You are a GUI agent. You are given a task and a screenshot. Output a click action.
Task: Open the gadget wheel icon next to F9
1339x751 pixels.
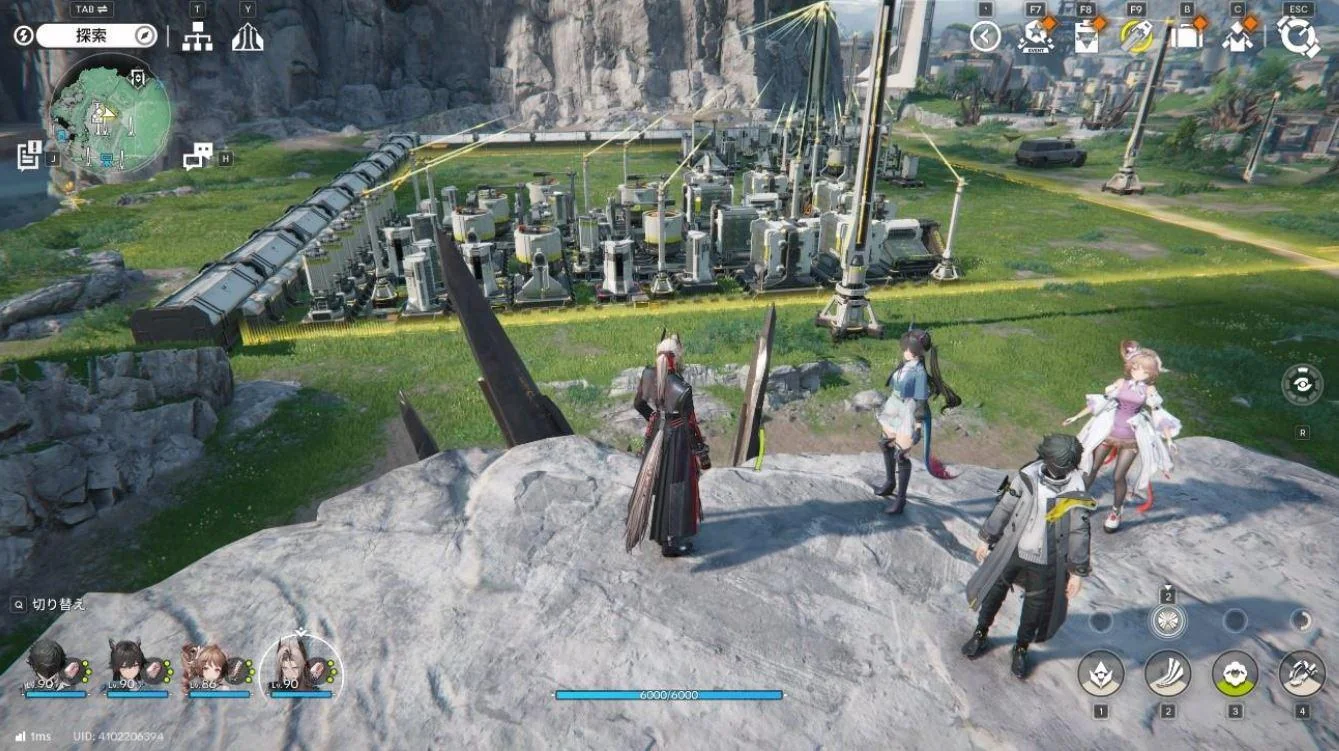click(1136, 36)
